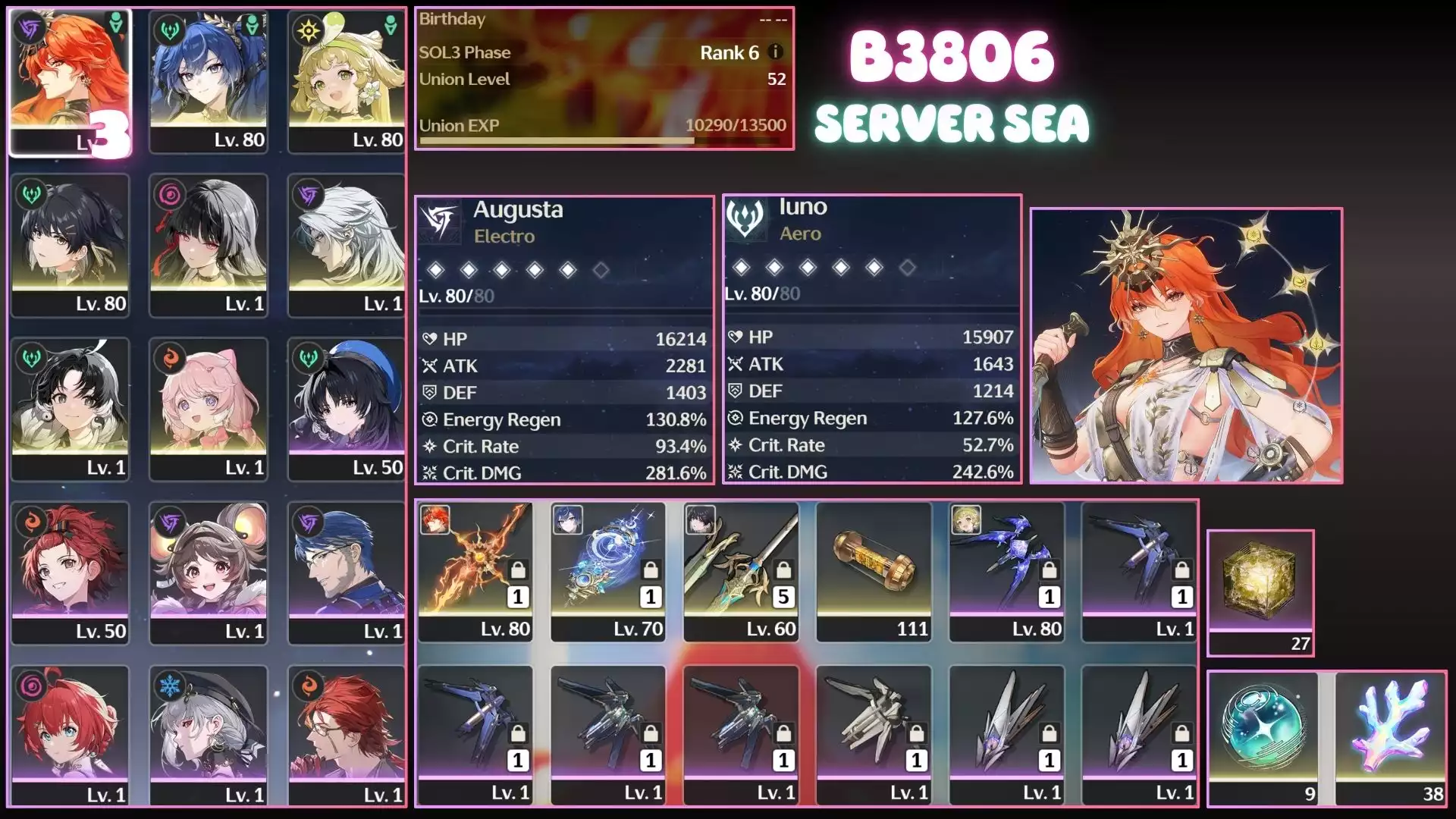Choose the blue-haired Aero character at Lv. 80
Screen dimensions: 1456x819
[x=209, y=82]
